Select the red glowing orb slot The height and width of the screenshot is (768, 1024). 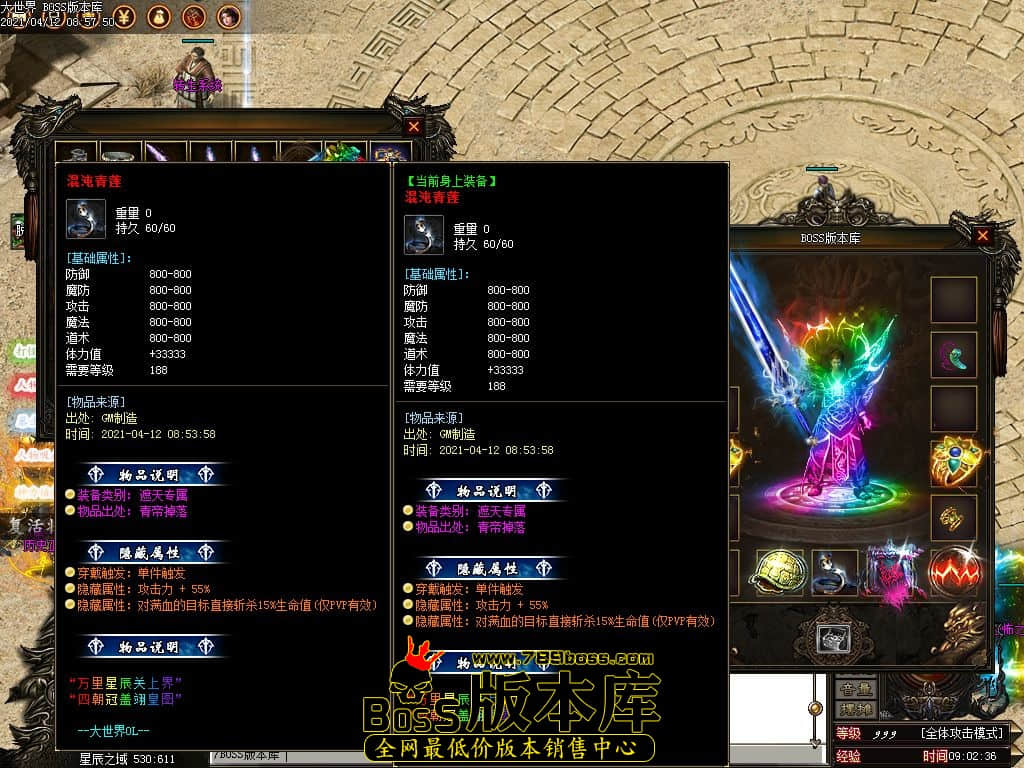point(953,573)
